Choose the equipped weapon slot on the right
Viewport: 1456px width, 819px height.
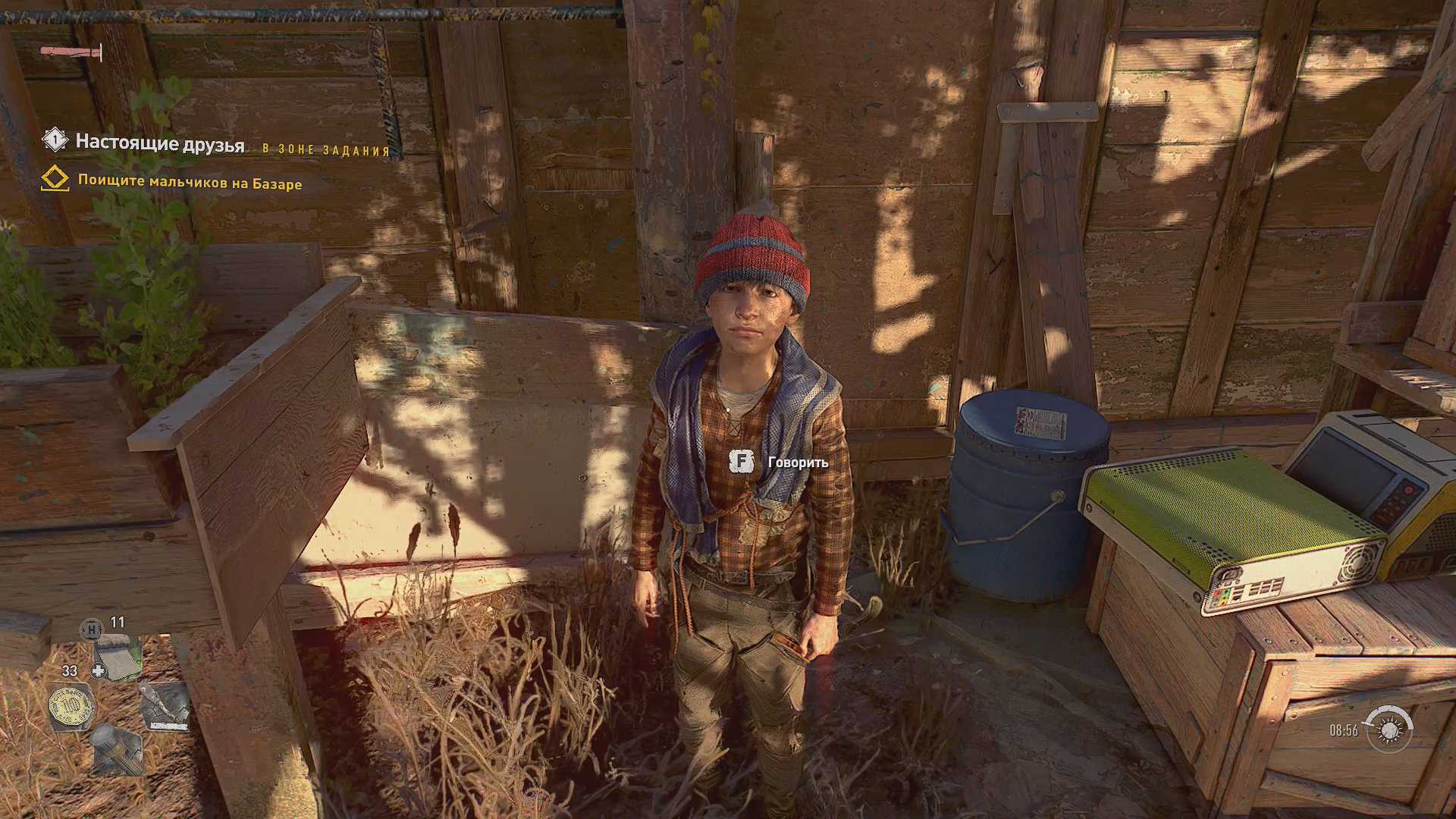click(x=165, y=707)
